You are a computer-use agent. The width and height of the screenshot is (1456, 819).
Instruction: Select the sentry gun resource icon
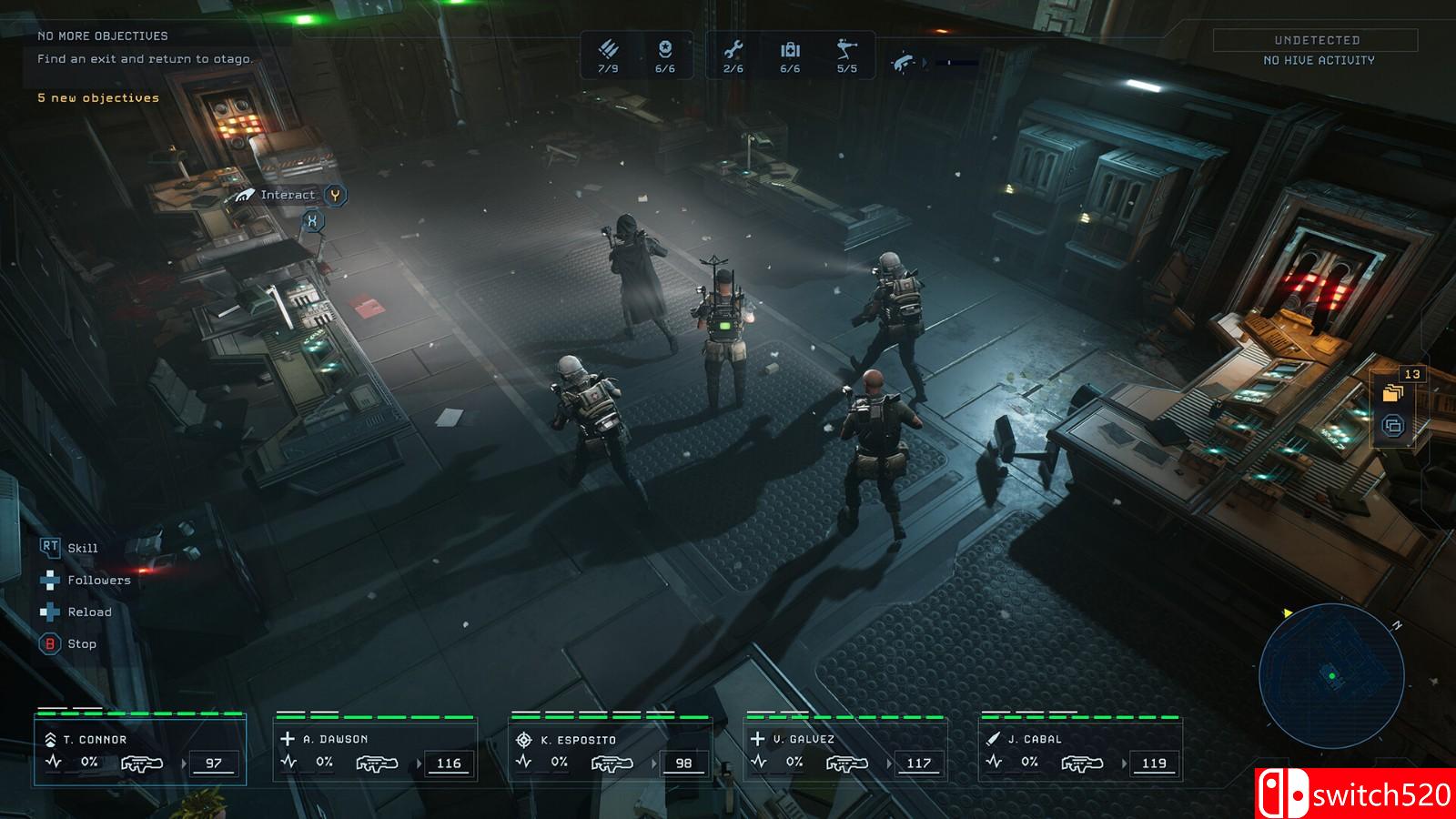pyautogui.click(x=846, y=49)
